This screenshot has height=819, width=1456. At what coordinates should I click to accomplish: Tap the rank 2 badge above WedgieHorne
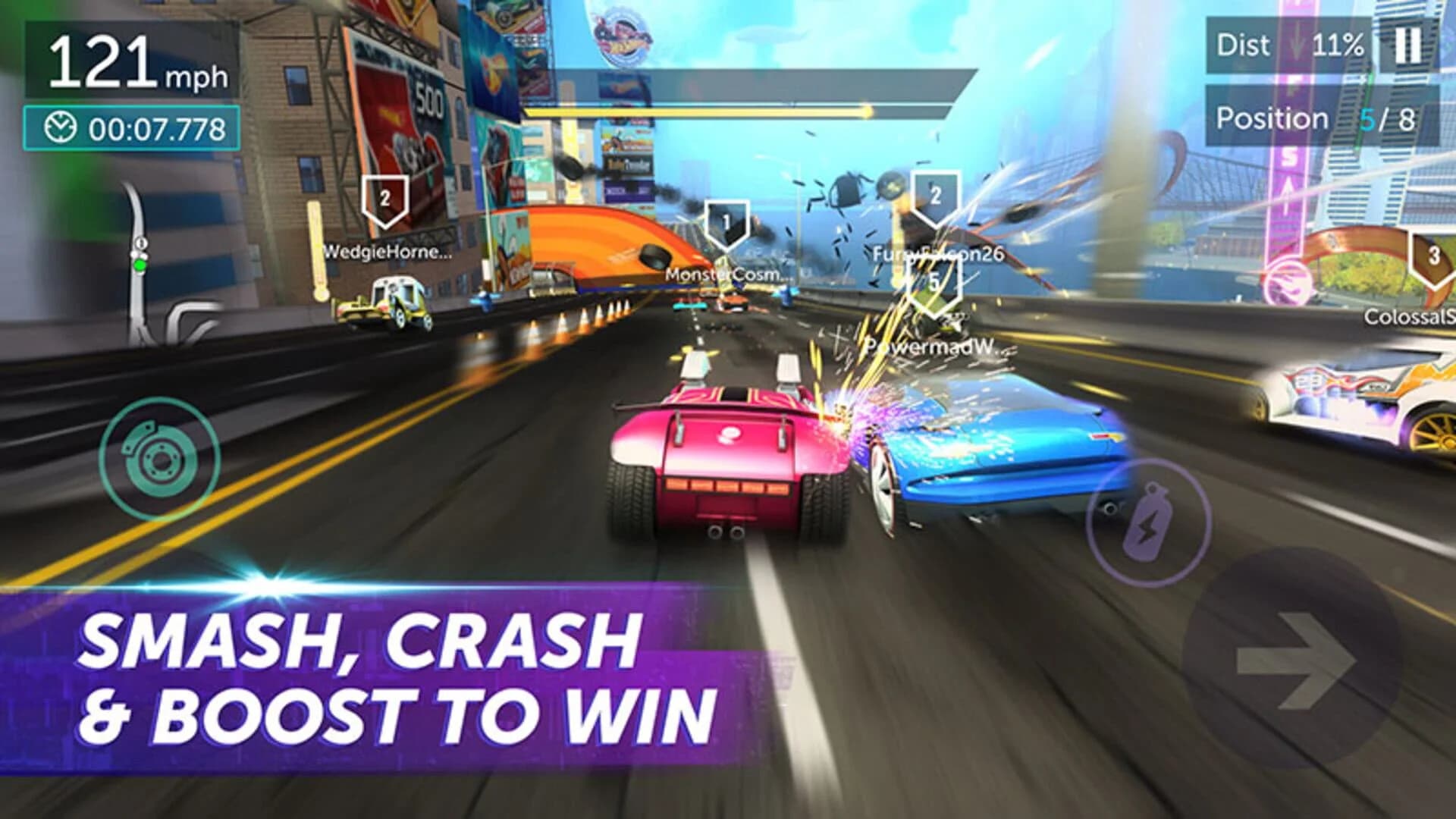click(385, 201)
